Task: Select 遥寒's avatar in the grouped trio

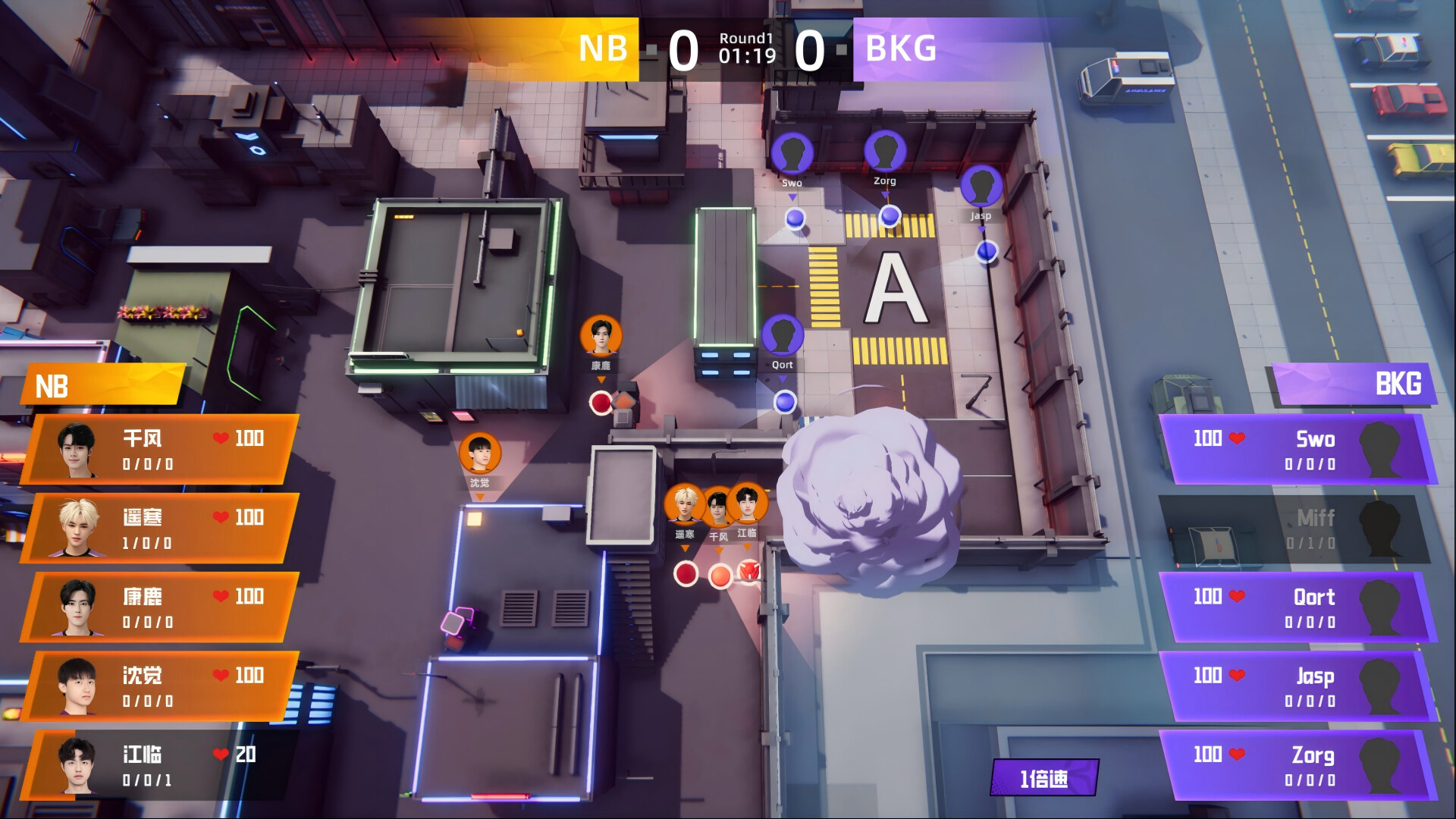Action: 685,503
